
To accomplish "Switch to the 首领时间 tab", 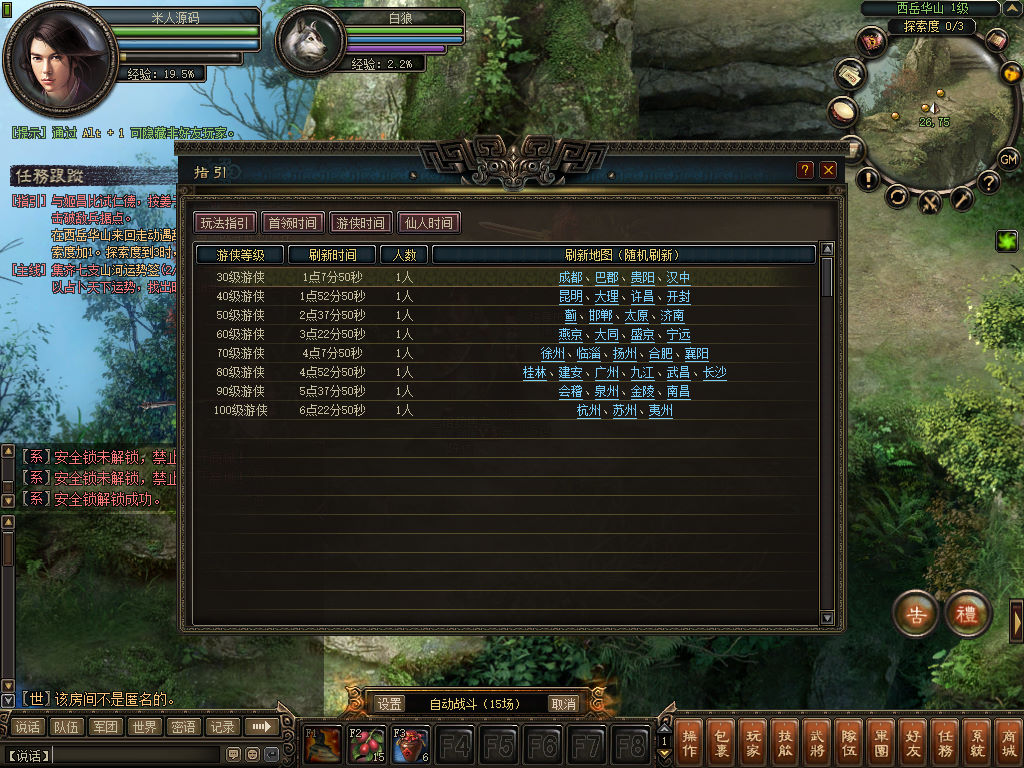I will pyautogui.click(x=293, y=223).
